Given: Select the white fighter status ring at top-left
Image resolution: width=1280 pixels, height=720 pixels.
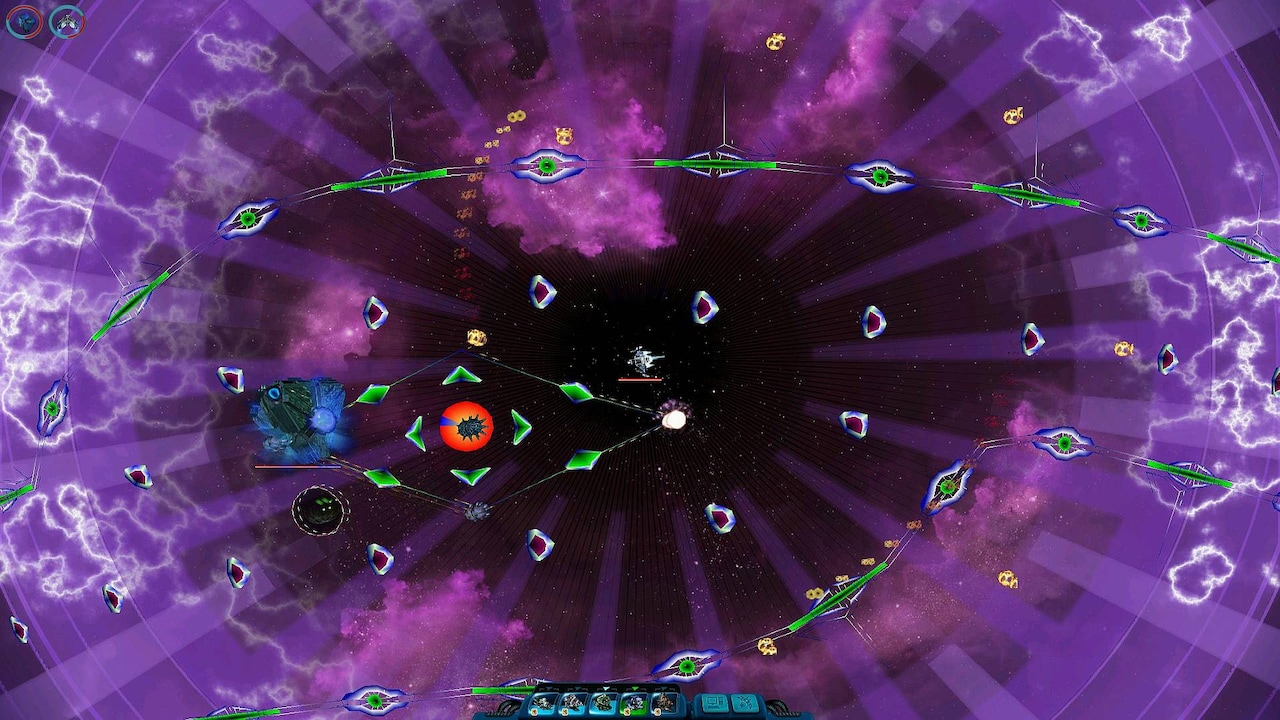Looking at the screenshot, I should (67, 22).
